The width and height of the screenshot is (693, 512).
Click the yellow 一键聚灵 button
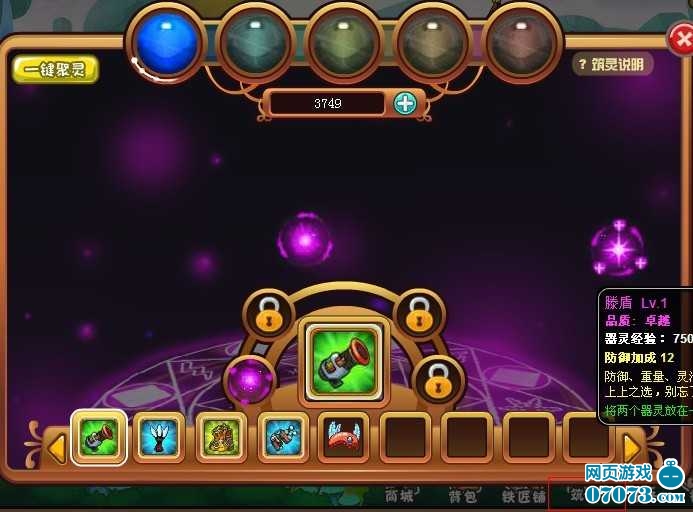55,69
